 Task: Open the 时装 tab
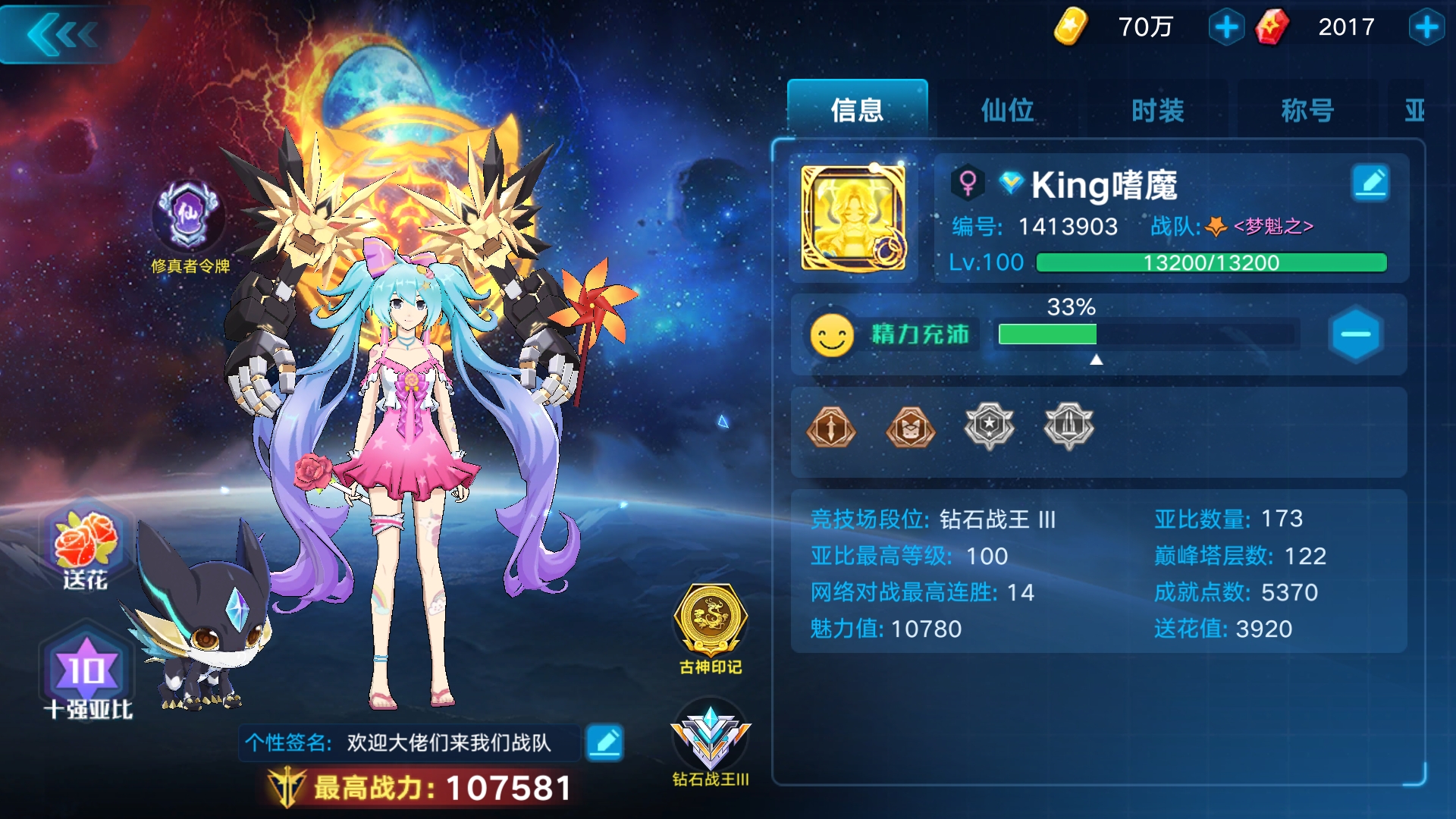[1156, 110]
